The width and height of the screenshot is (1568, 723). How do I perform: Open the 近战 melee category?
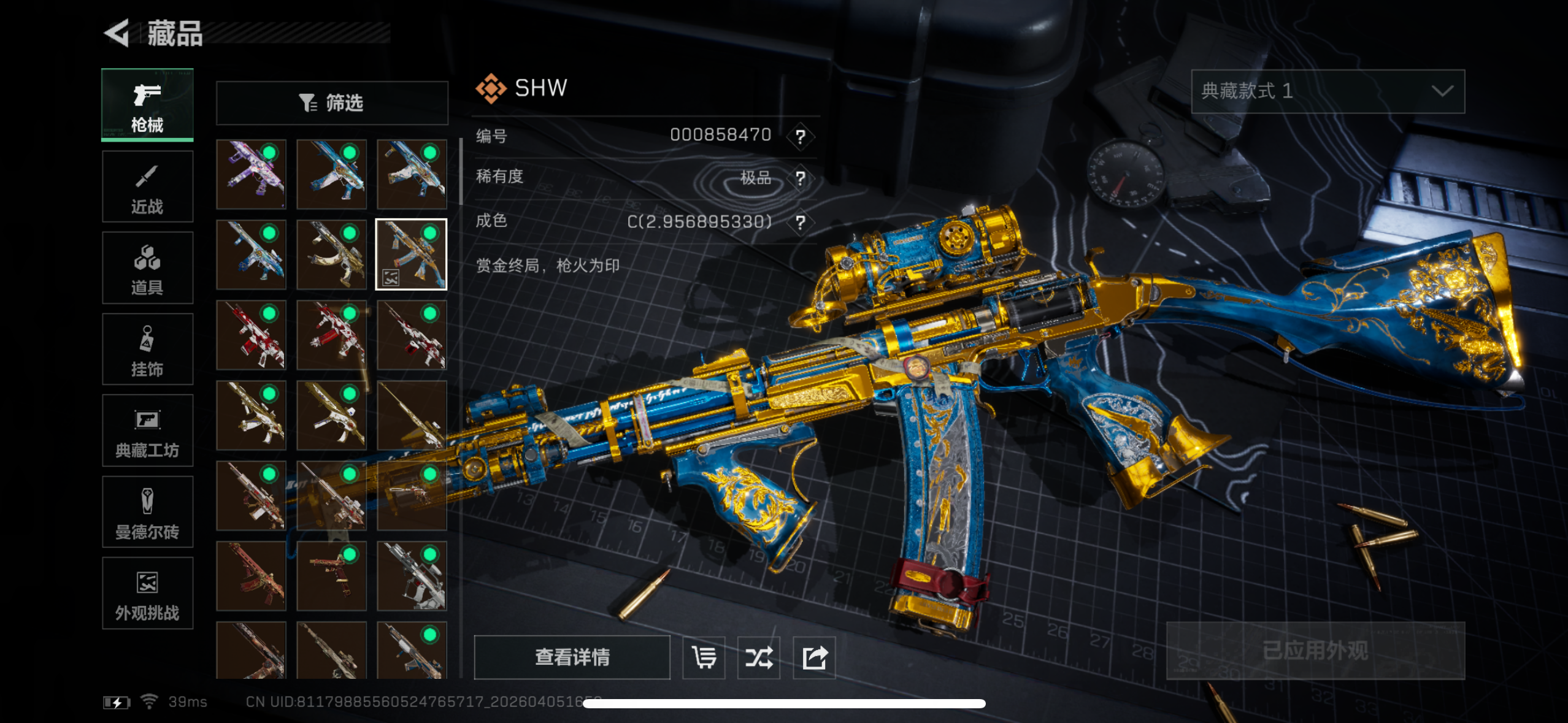coord(147,186)
